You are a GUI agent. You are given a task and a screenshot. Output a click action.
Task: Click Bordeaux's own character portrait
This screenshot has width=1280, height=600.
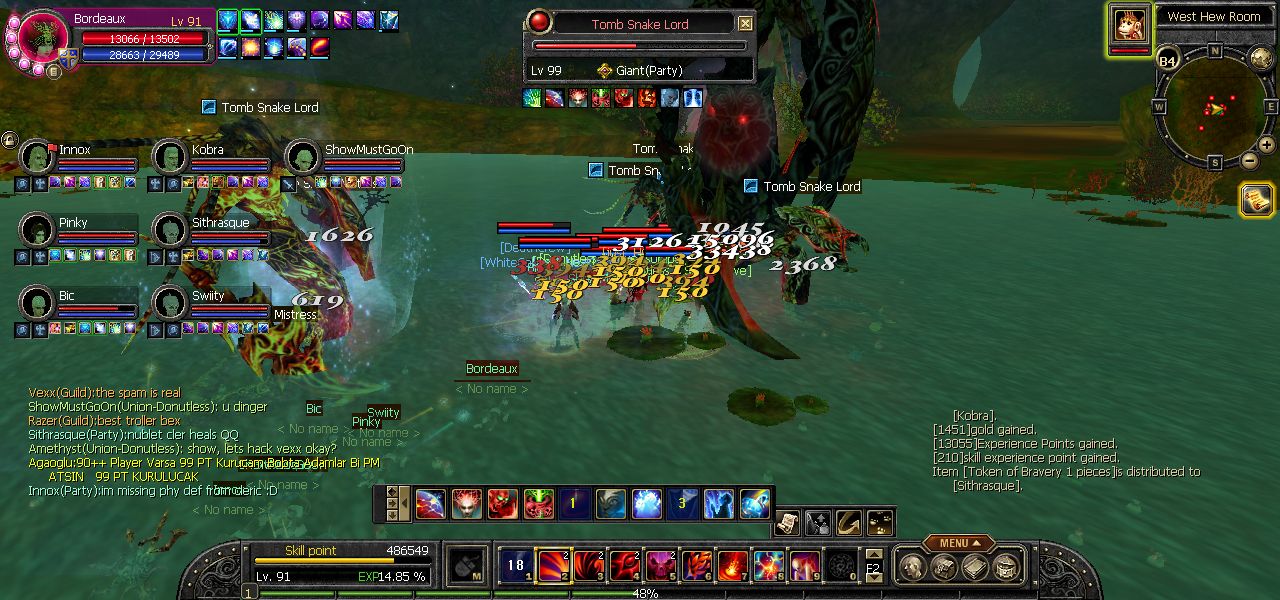[41, 39]
